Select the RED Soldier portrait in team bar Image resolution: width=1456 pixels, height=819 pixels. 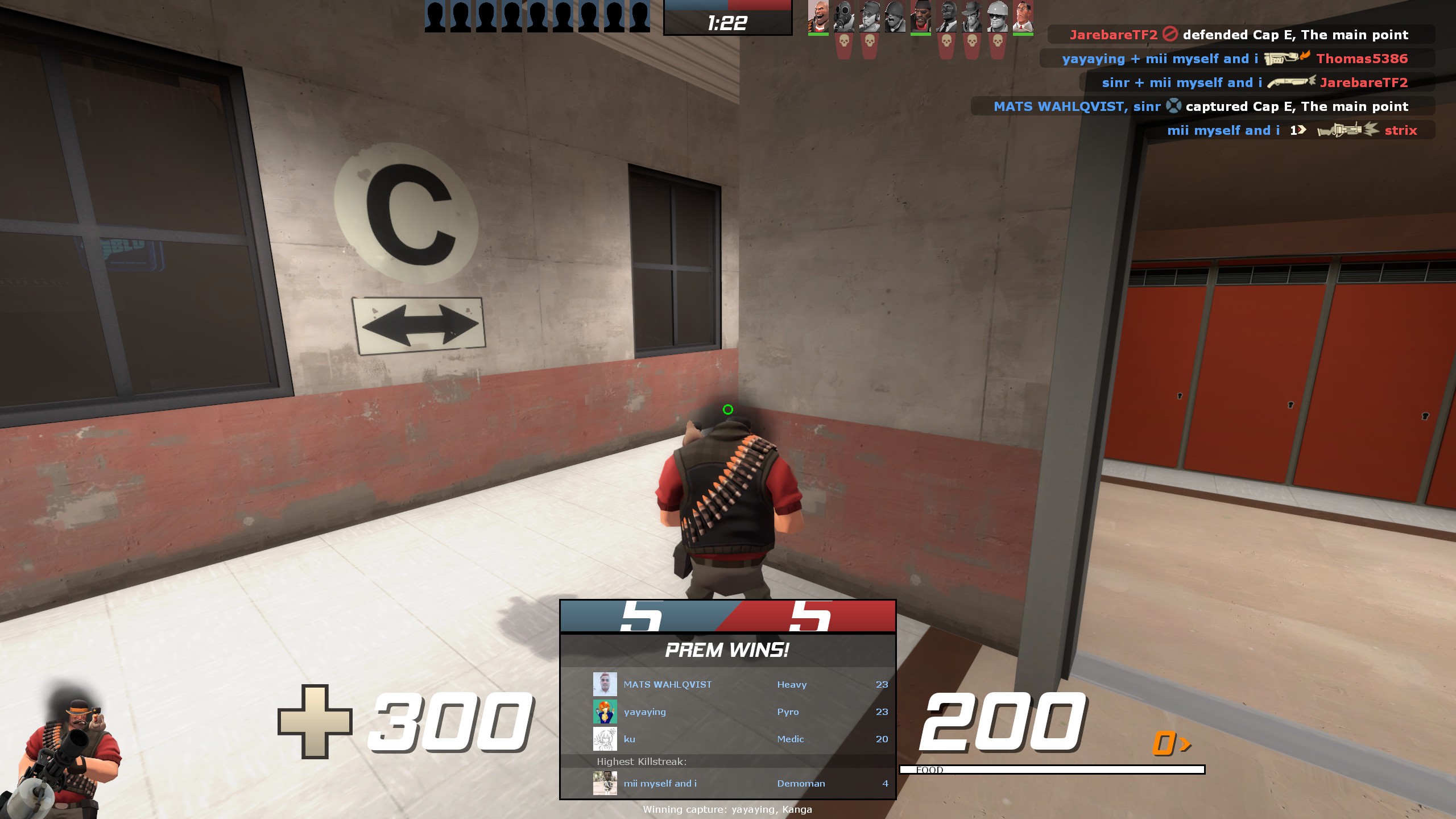click(x=895, y=16)
